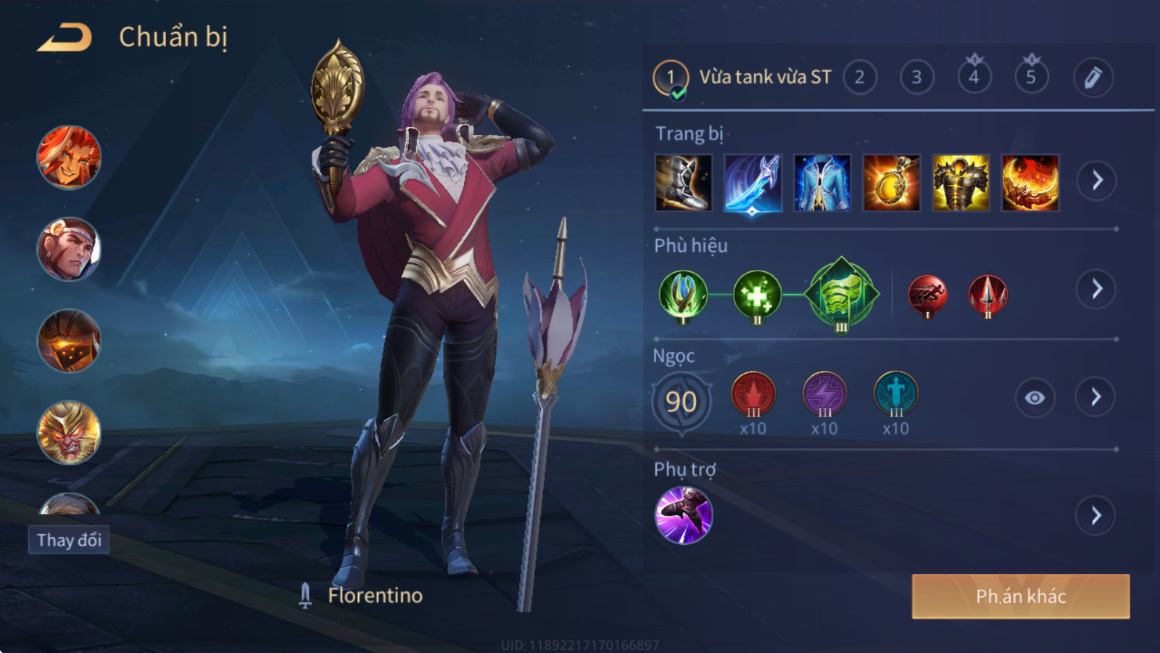Screen dimensions: 1160x653
Task: Expand the Phù hiệu badge section
Action: pos(1096,289)
